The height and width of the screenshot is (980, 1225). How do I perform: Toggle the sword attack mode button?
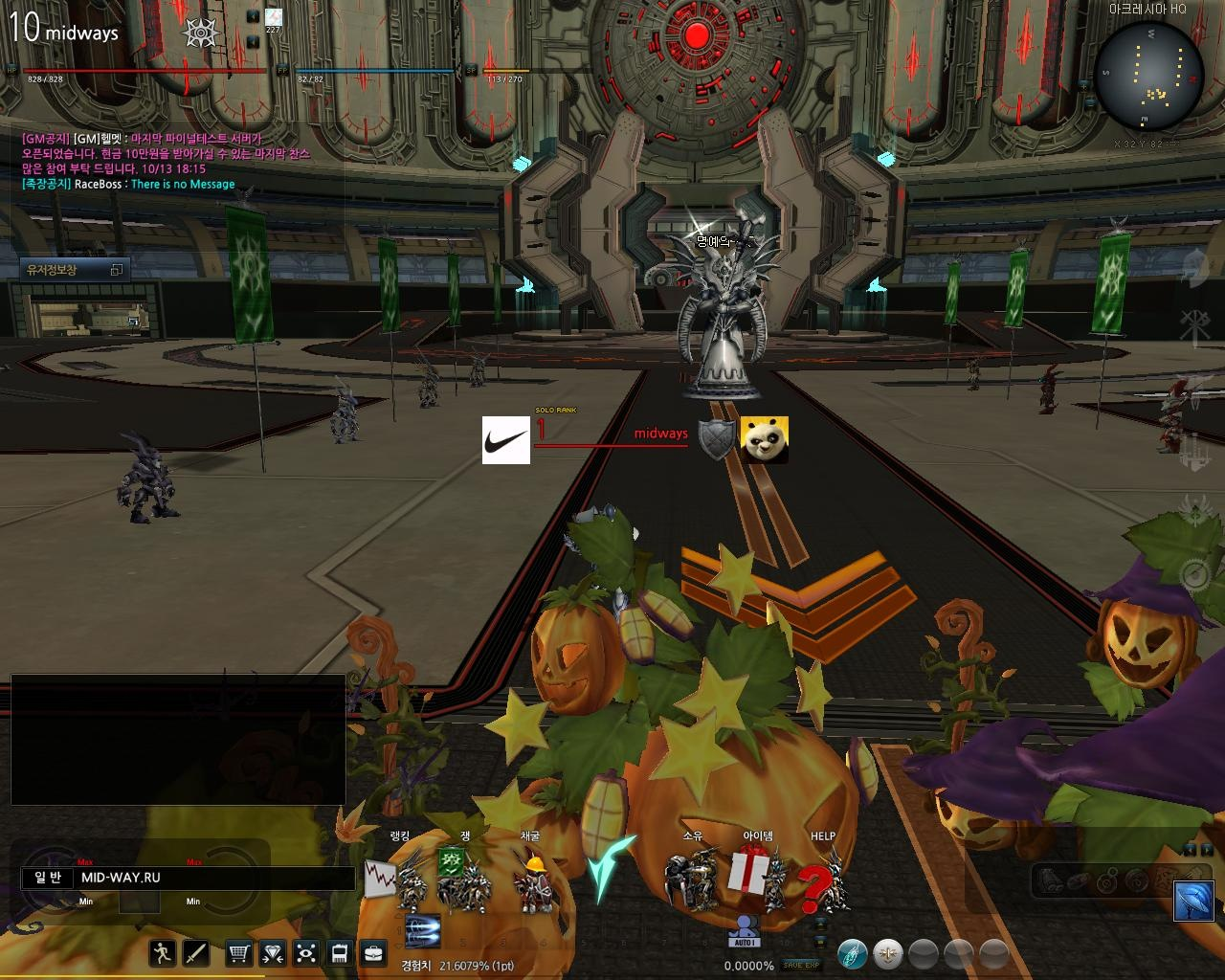195,952
